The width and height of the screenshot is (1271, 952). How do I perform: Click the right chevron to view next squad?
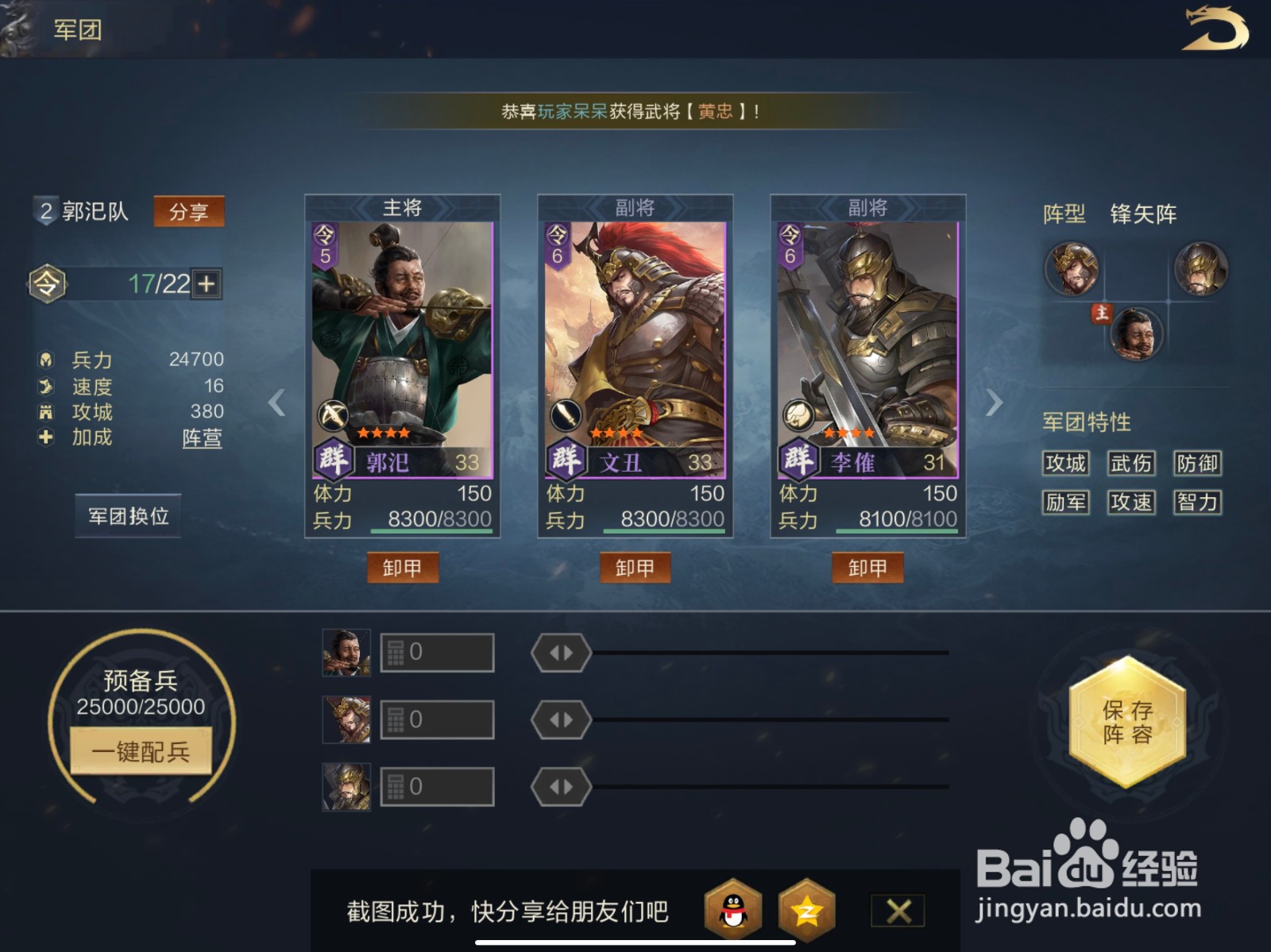pos(994,403)
